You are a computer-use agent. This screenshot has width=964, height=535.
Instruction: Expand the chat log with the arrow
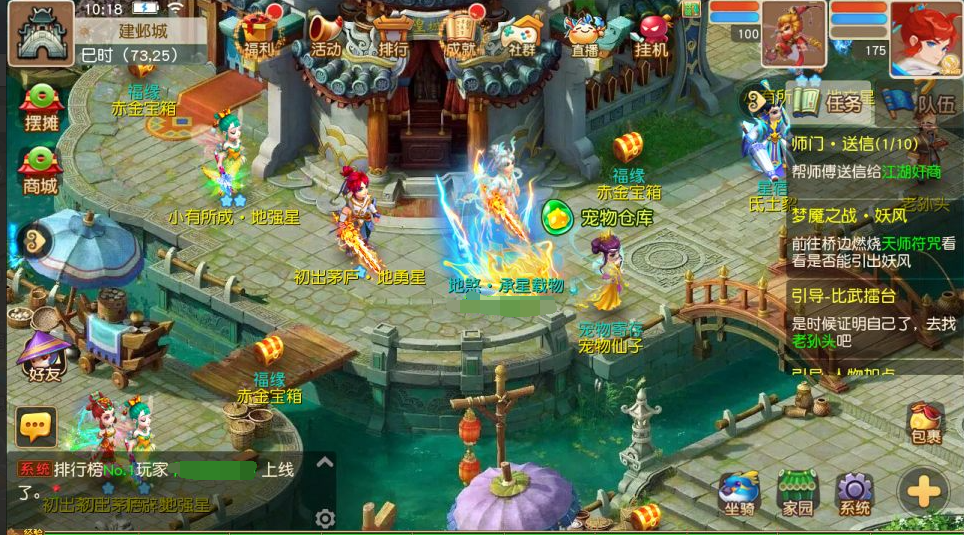324,462
